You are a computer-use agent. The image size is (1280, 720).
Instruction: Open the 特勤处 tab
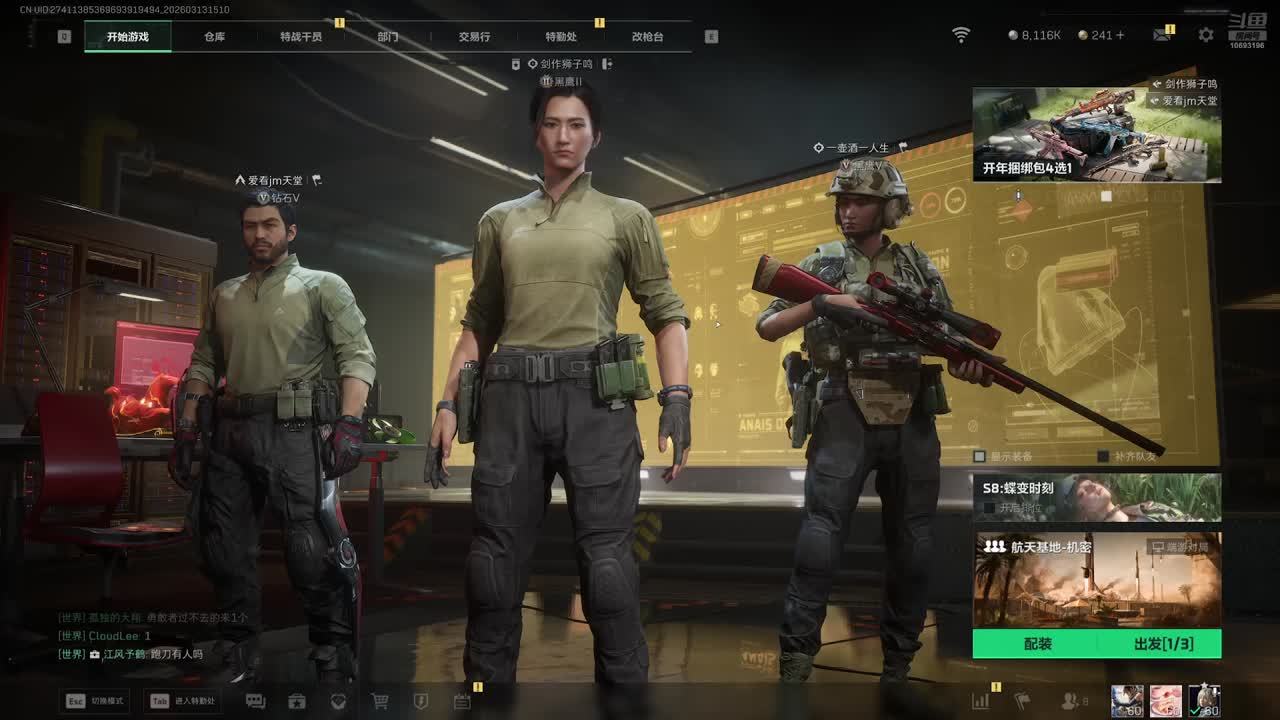(561, 37)
